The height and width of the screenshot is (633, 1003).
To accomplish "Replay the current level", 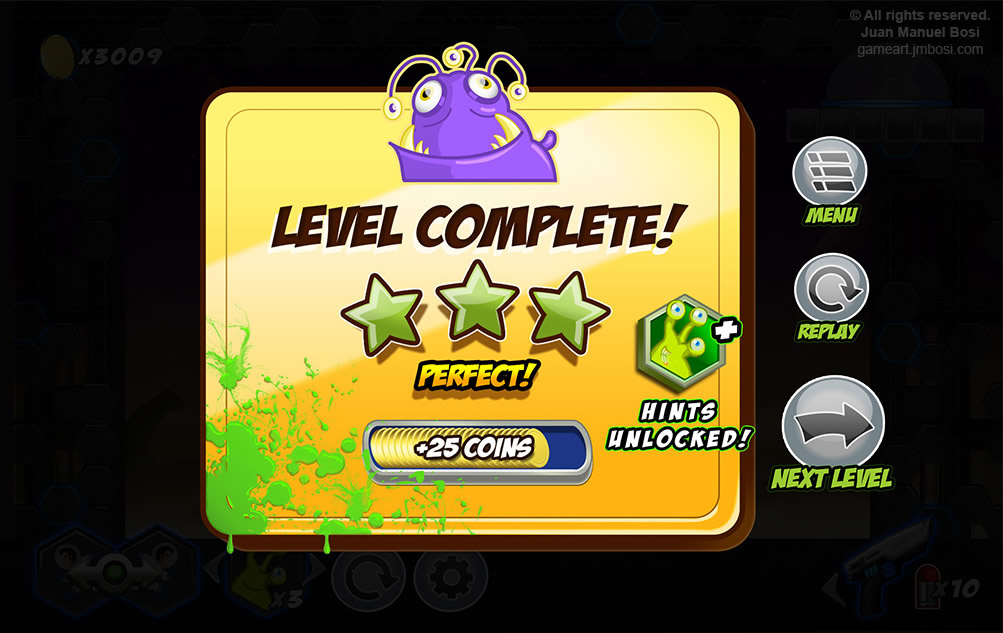I will pos(830,288).
